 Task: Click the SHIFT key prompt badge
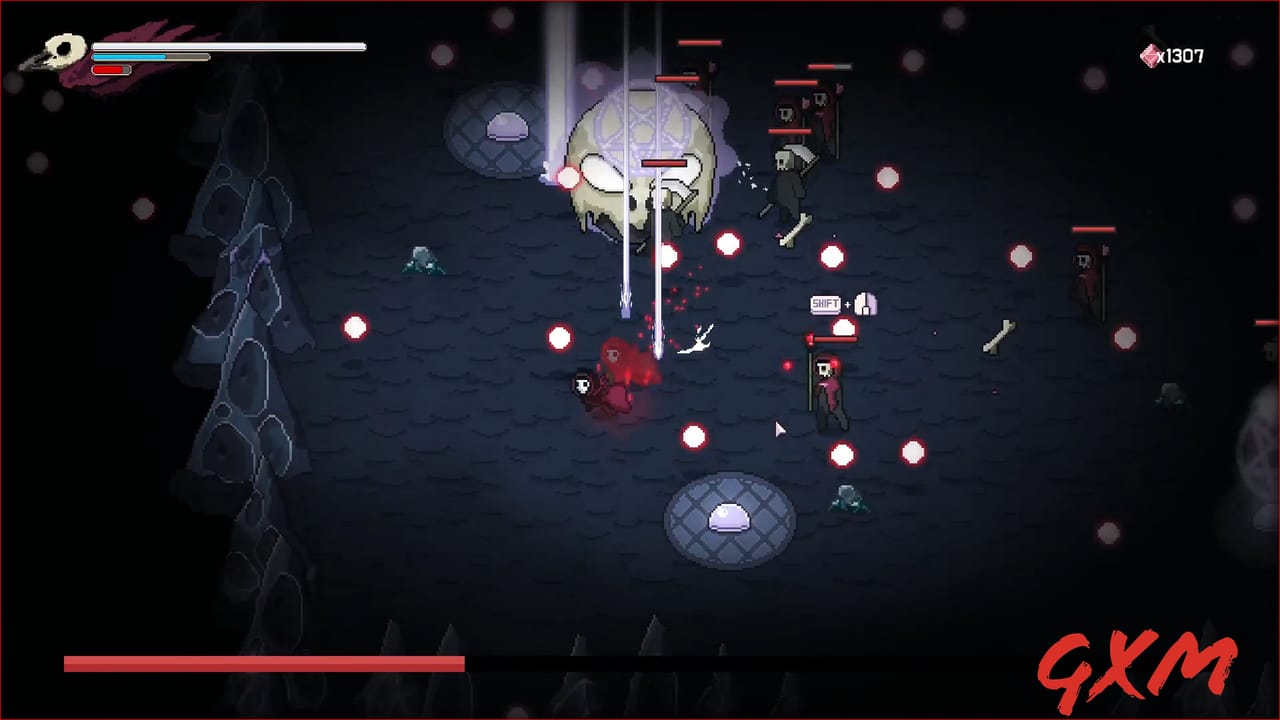[x=823, y=303]
